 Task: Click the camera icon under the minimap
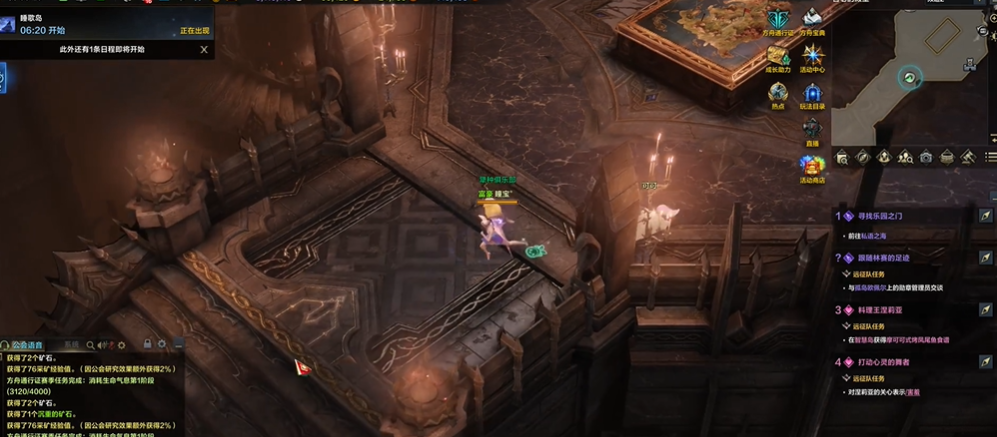[x=926, y=157]
